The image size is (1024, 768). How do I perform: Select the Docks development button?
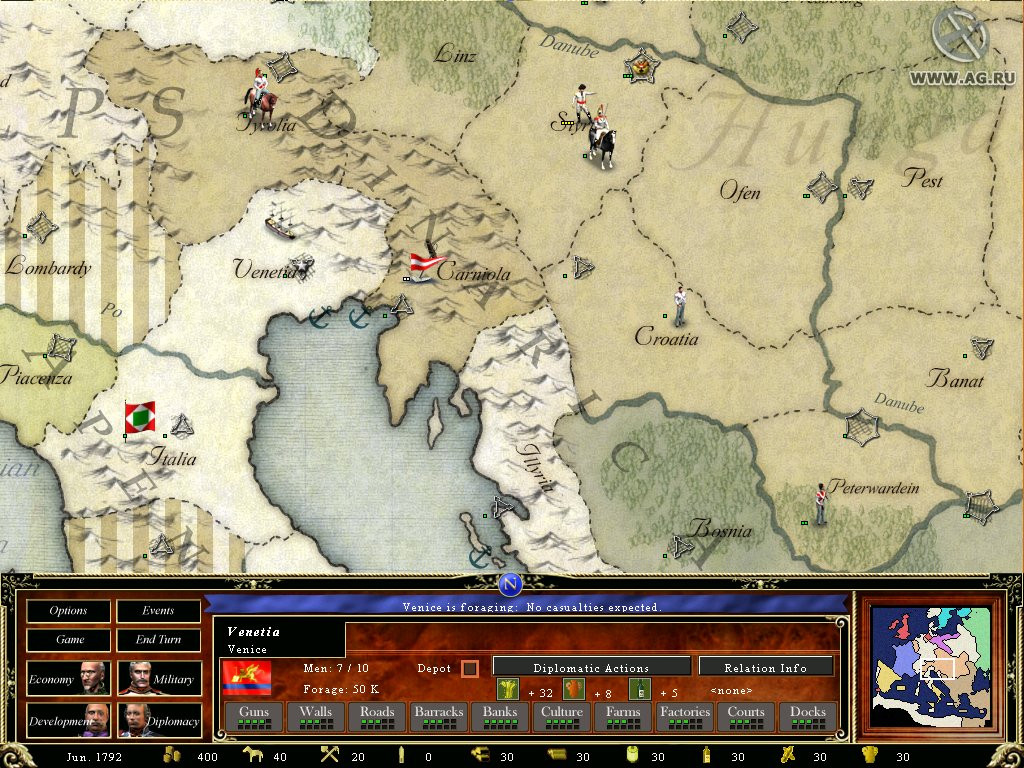(x=808, y=716)
